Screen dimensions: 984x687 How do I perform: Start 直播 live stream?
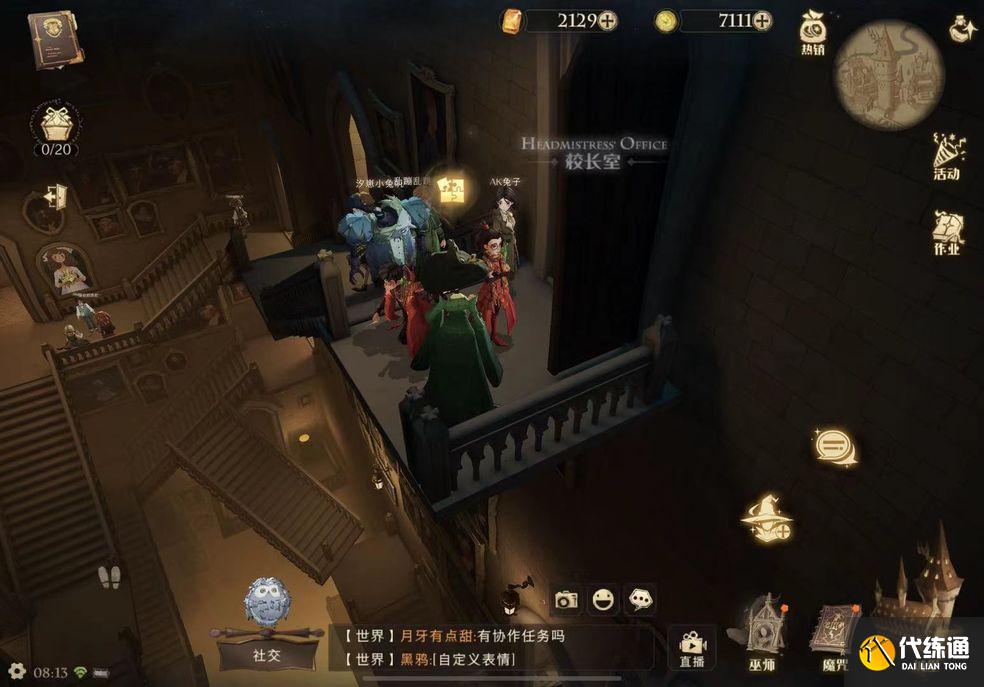(692, 646)
